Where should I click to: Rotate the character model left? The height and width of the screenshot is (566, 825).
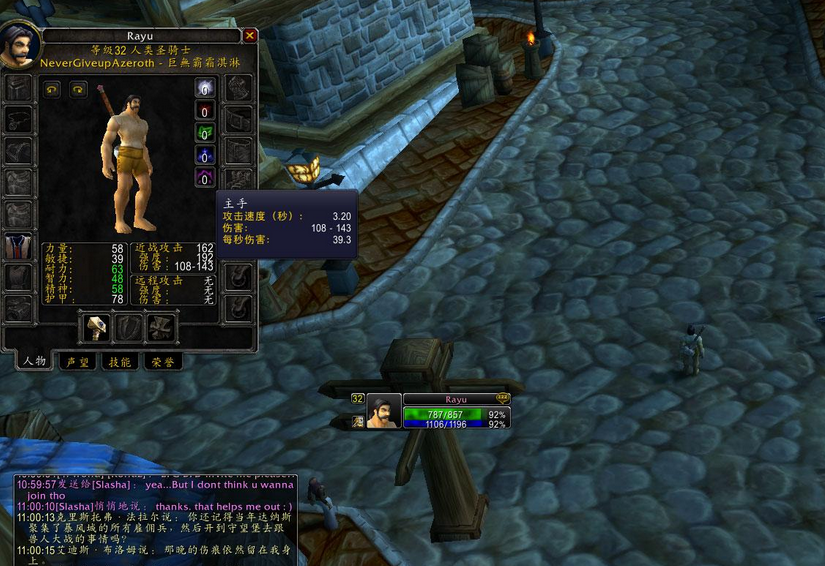pyautogui.click(x=52, y=90)
